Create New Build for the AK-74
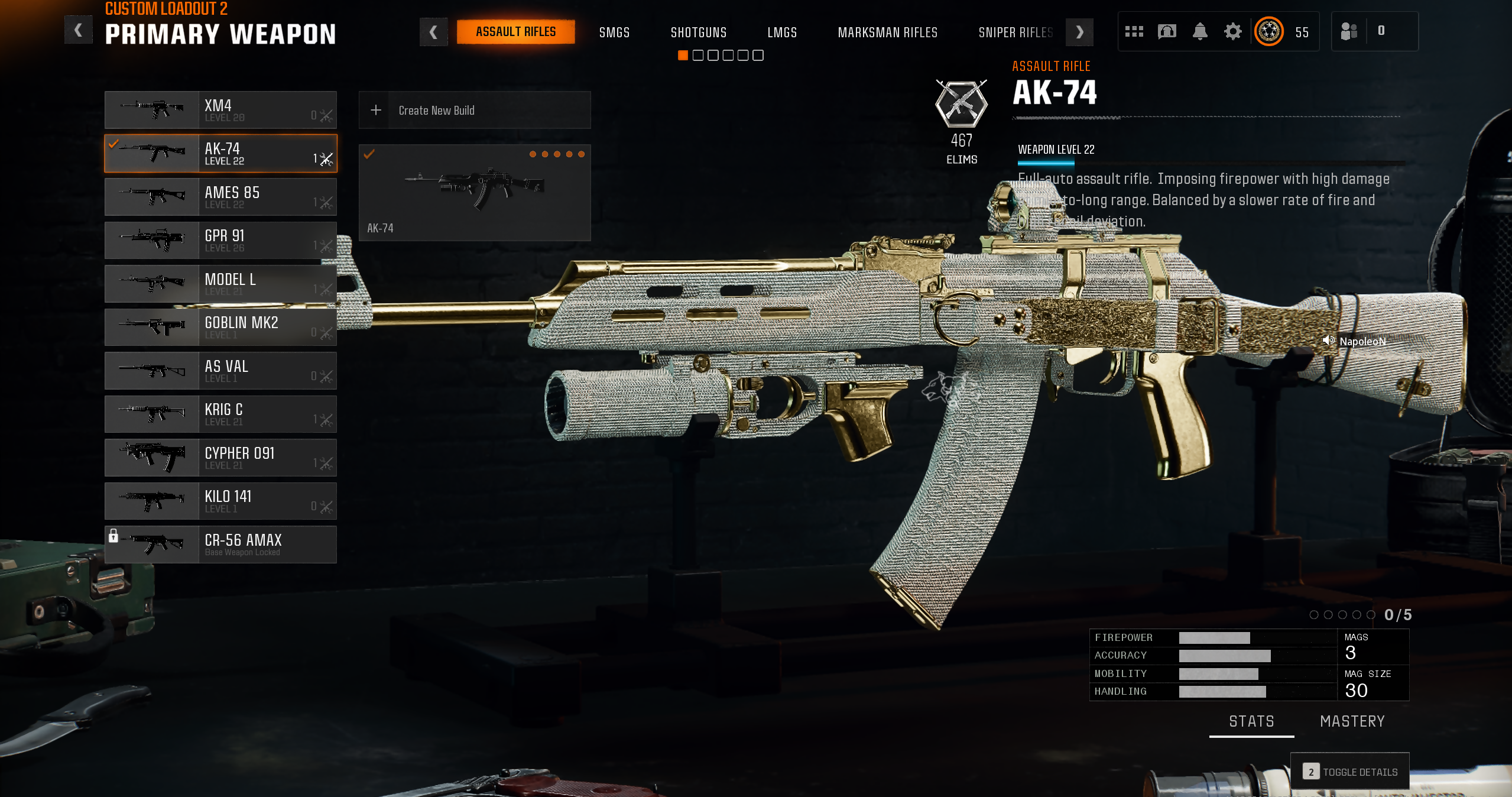This screenshot has width=1512, height=797. click(474, 110)
